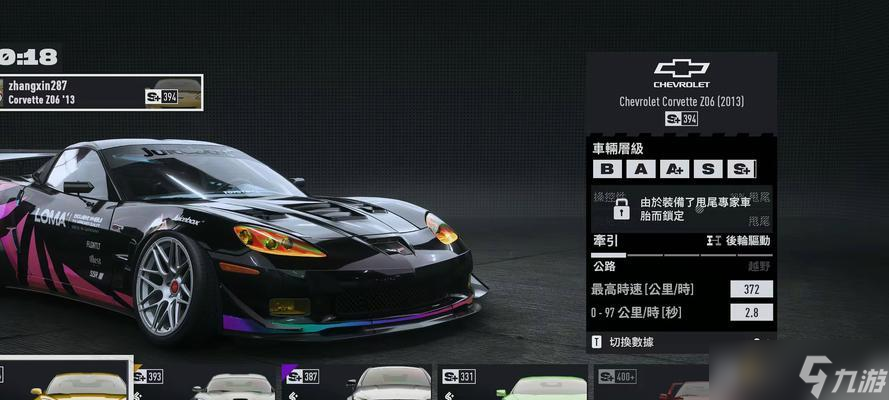This screenshot has height=400, width=889.
Task: Pick the car rated S+ 393
Action: (205, 382)
